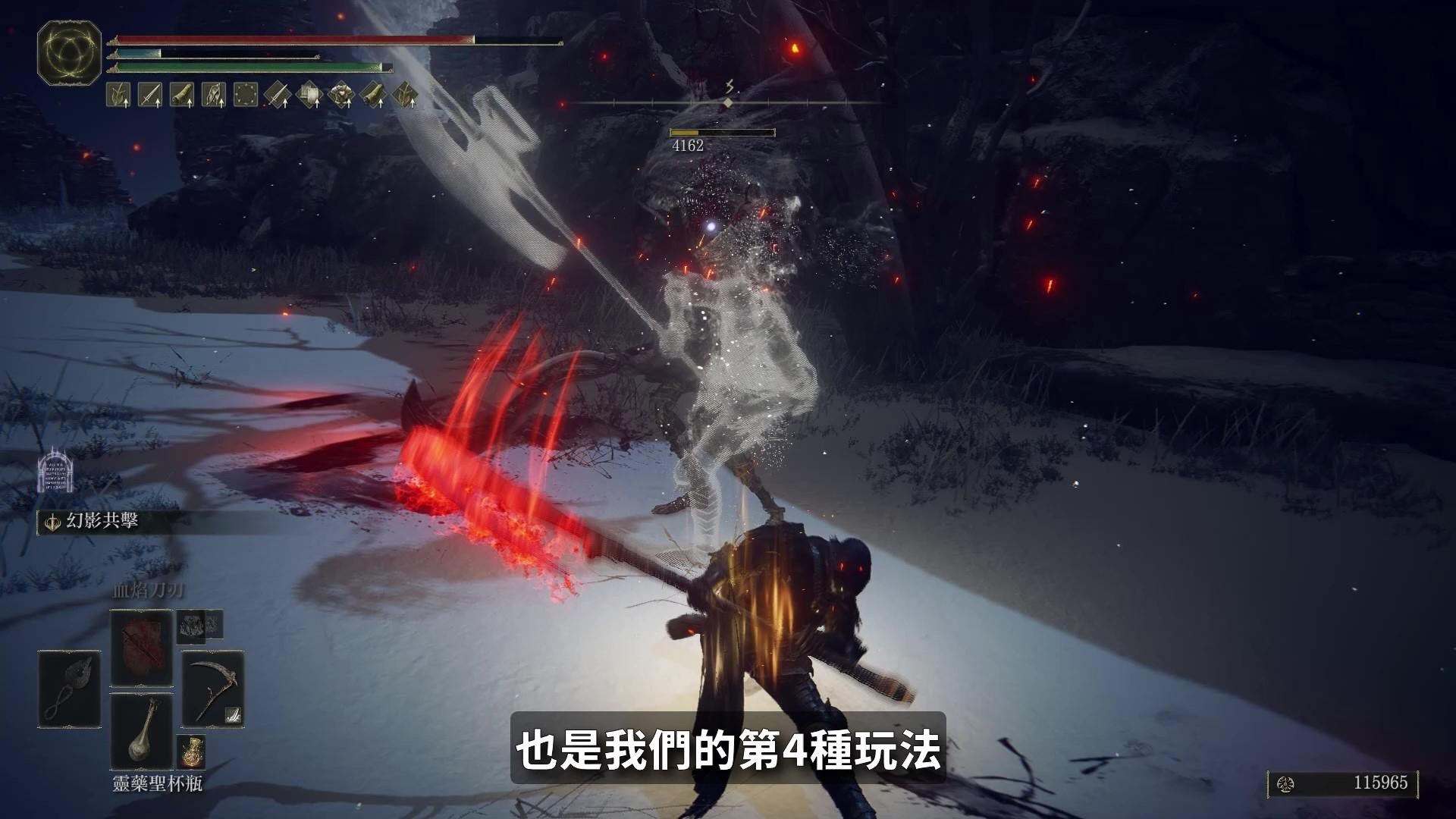The width and height of the screenshot is (1456, 819).
Task: Click the leaf-shaped buff icon below the stamina bar
Action: coord(118,93)
